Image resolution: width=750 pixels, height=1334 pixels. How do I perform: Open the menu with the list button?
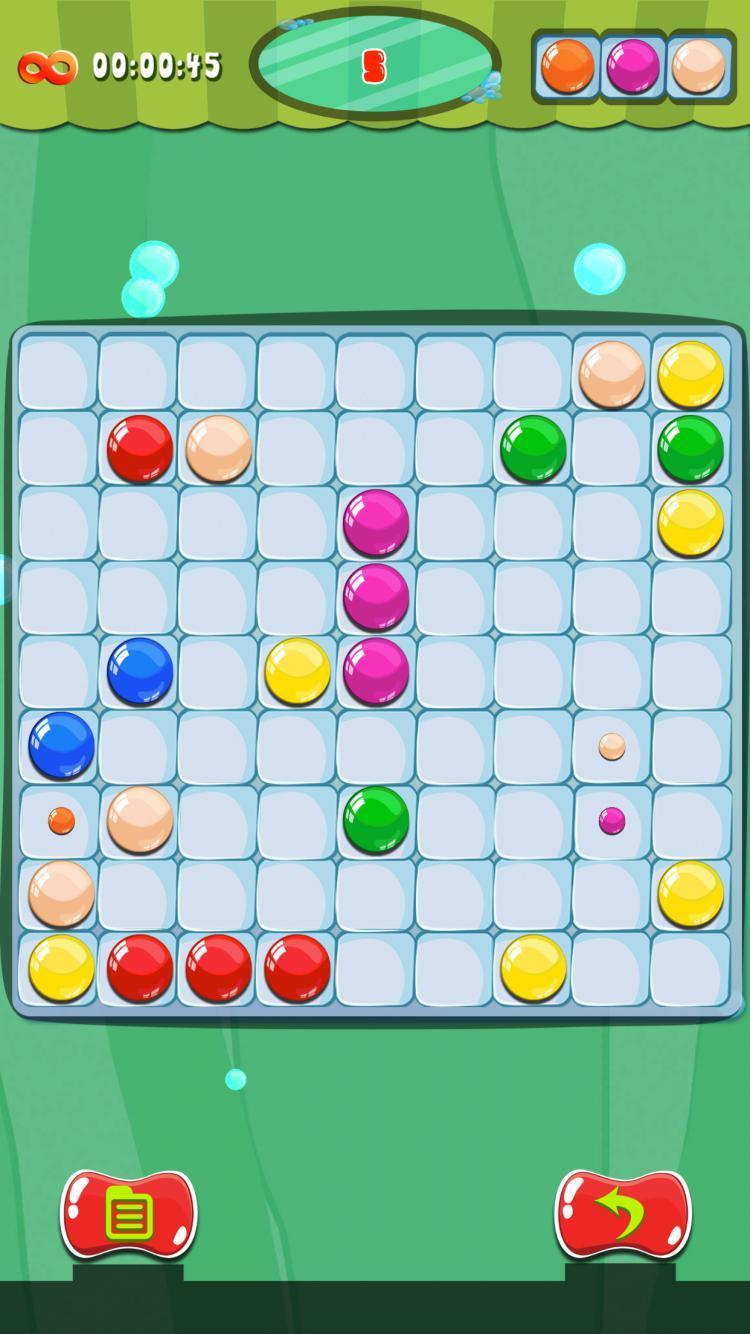coord(129,1215)
